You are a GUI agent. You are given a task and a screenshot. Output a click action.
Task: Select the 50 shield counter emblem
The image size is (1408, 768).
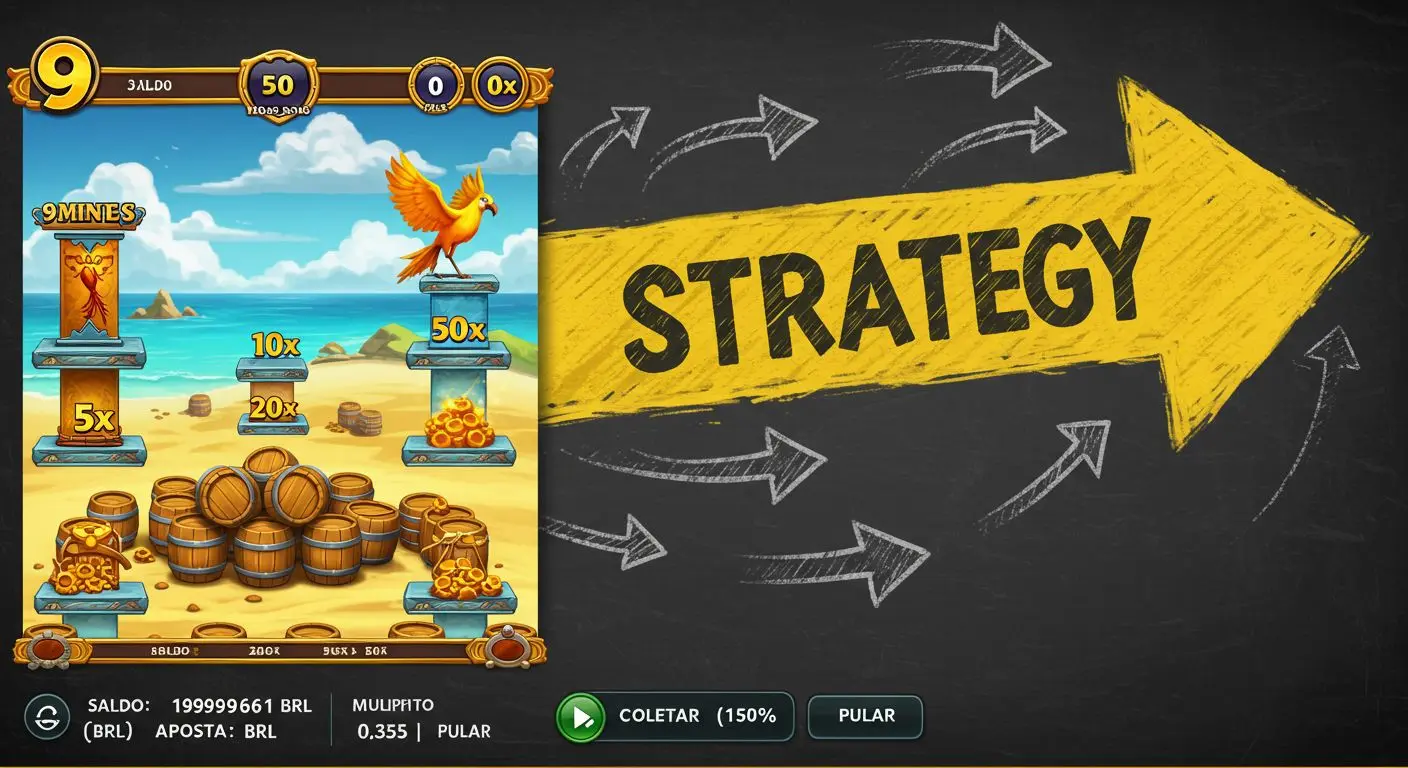click(x=279, y=85)
